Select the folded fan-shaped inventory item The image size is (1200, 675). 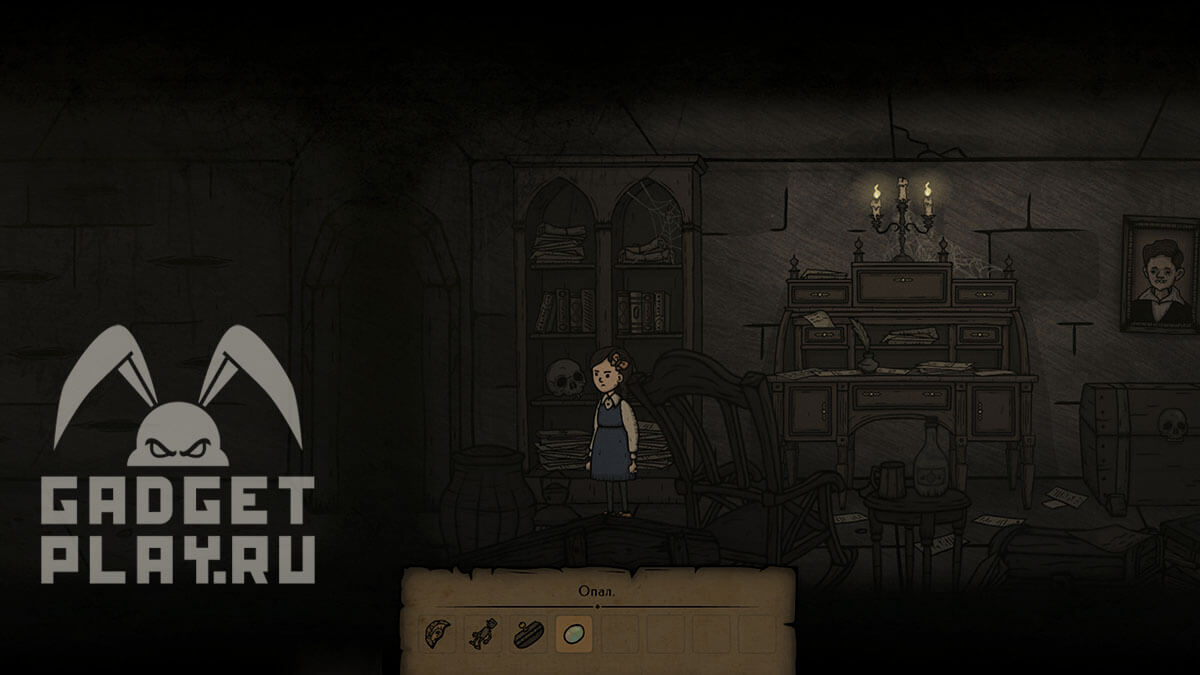point(440,634)
